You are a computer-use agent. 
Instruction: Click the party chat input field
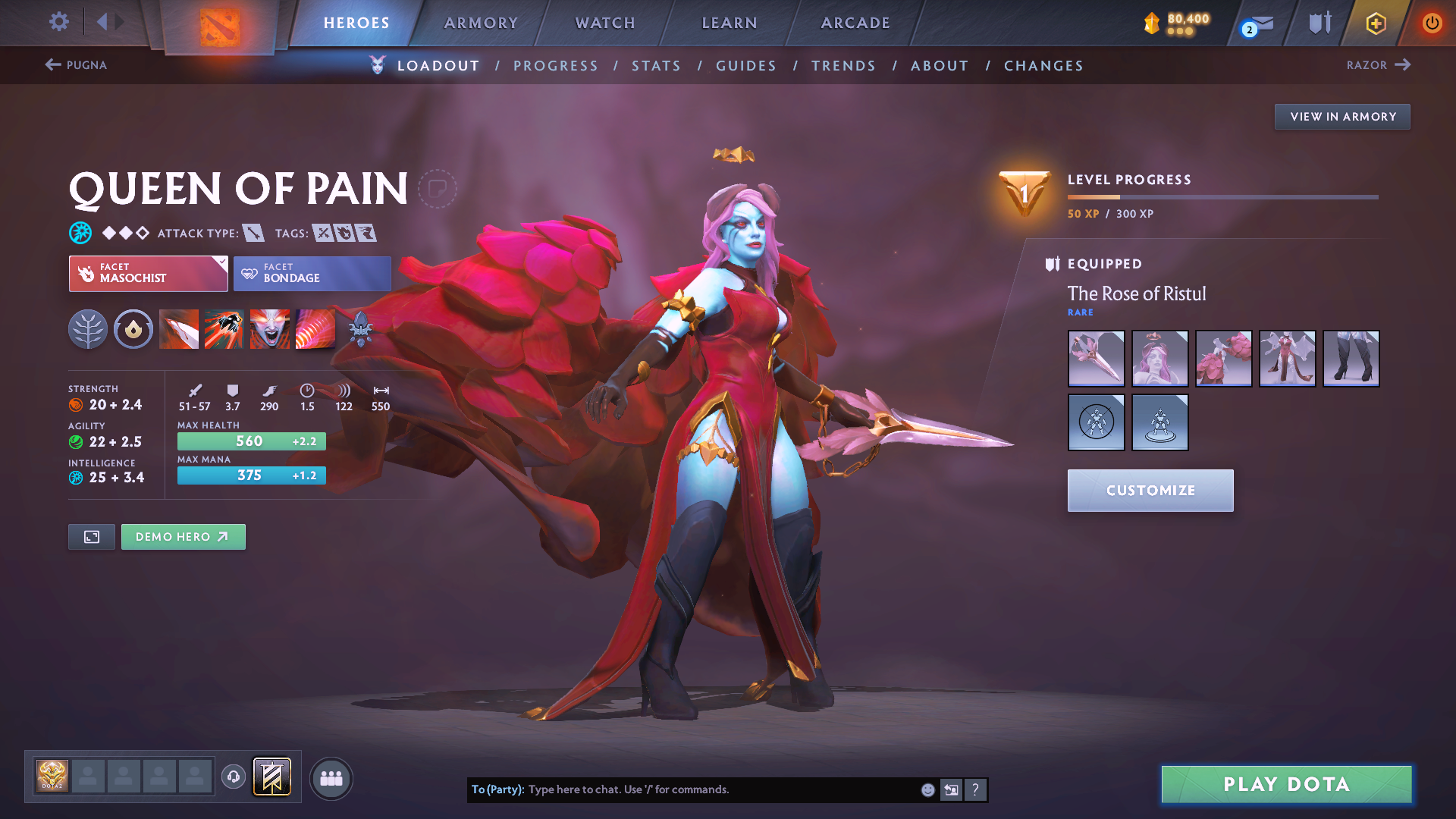(x=720, y=789)
